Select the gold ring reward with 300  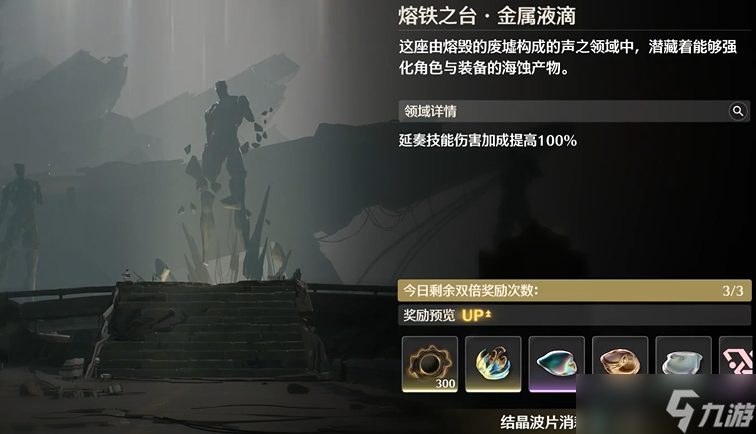[x=430, y=364]
